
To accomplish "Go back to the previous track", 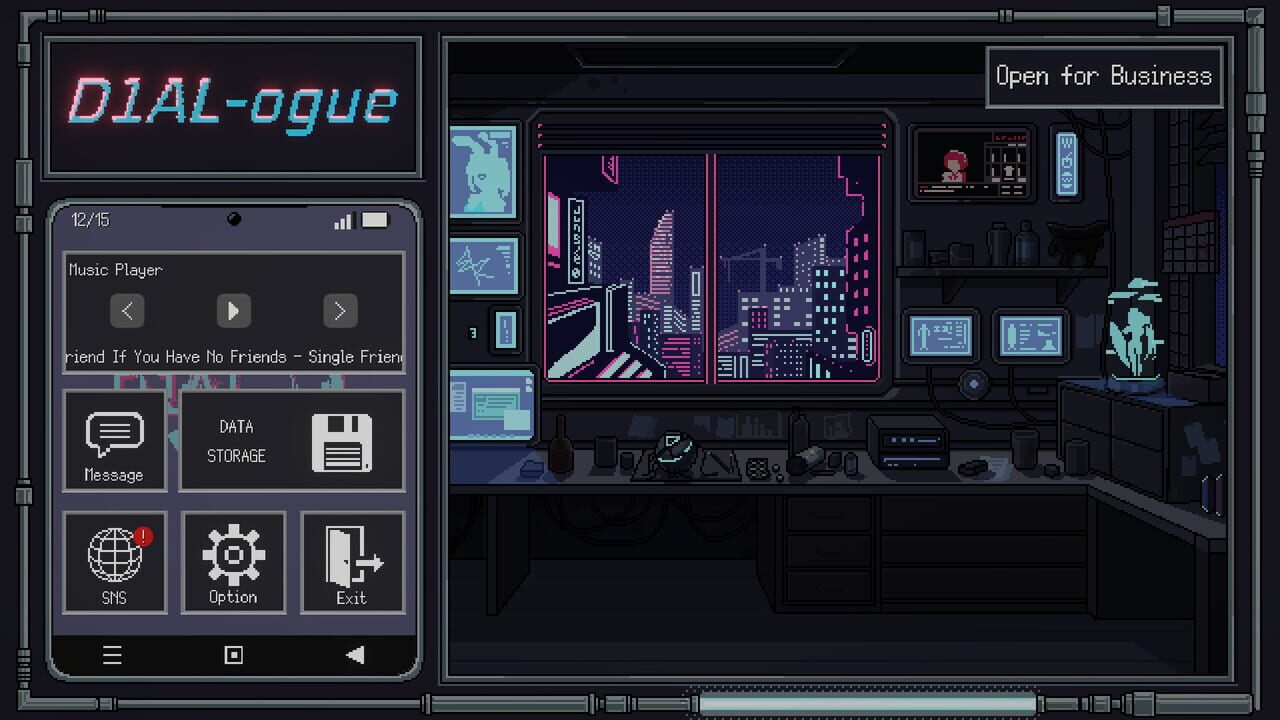I will [127, 311].
